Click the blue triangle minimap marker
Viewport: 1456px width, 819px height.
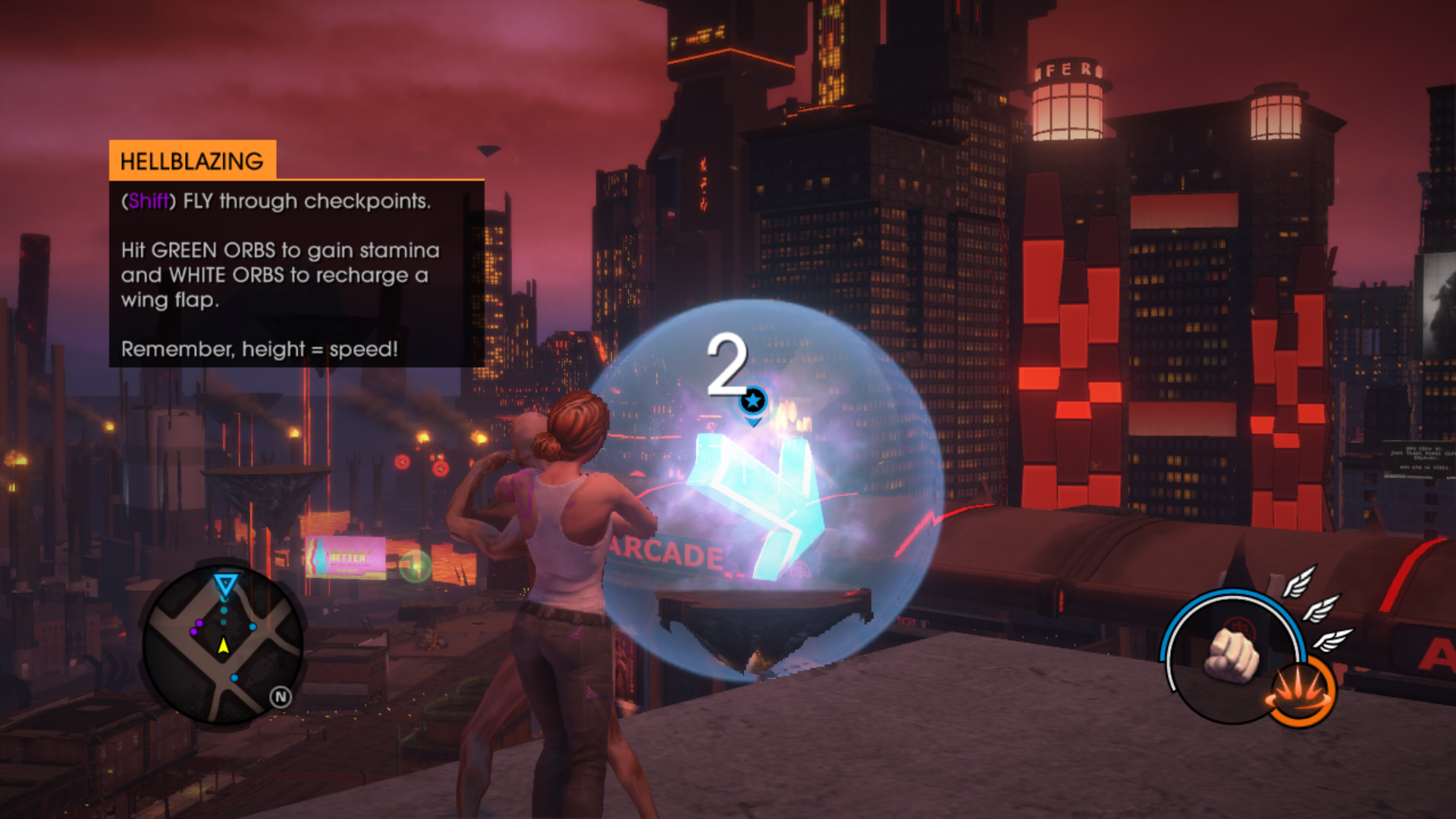[x=225, y=584]
